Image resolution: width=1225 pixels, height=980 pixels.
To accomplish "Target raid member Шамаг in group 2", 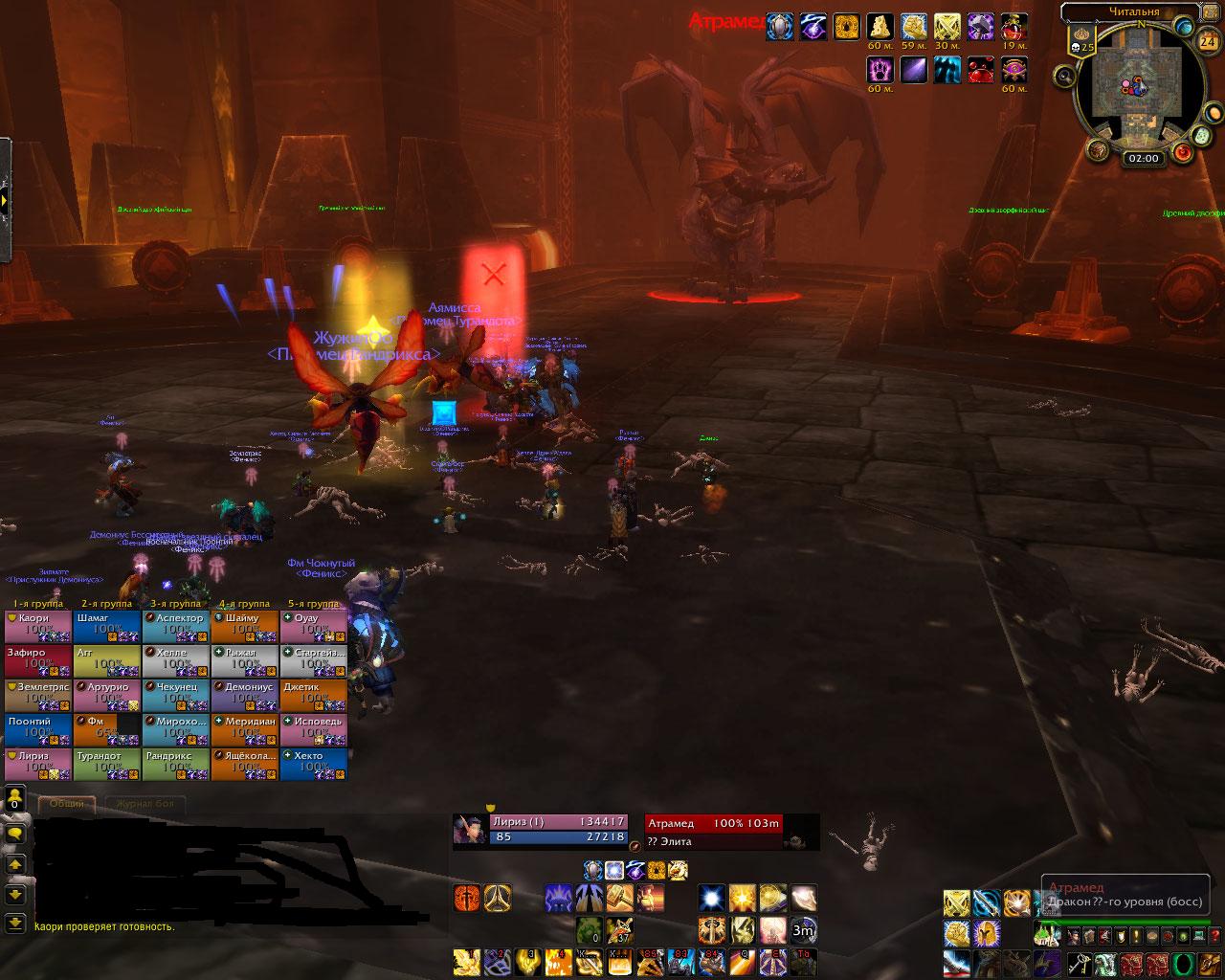I will 107,625.
